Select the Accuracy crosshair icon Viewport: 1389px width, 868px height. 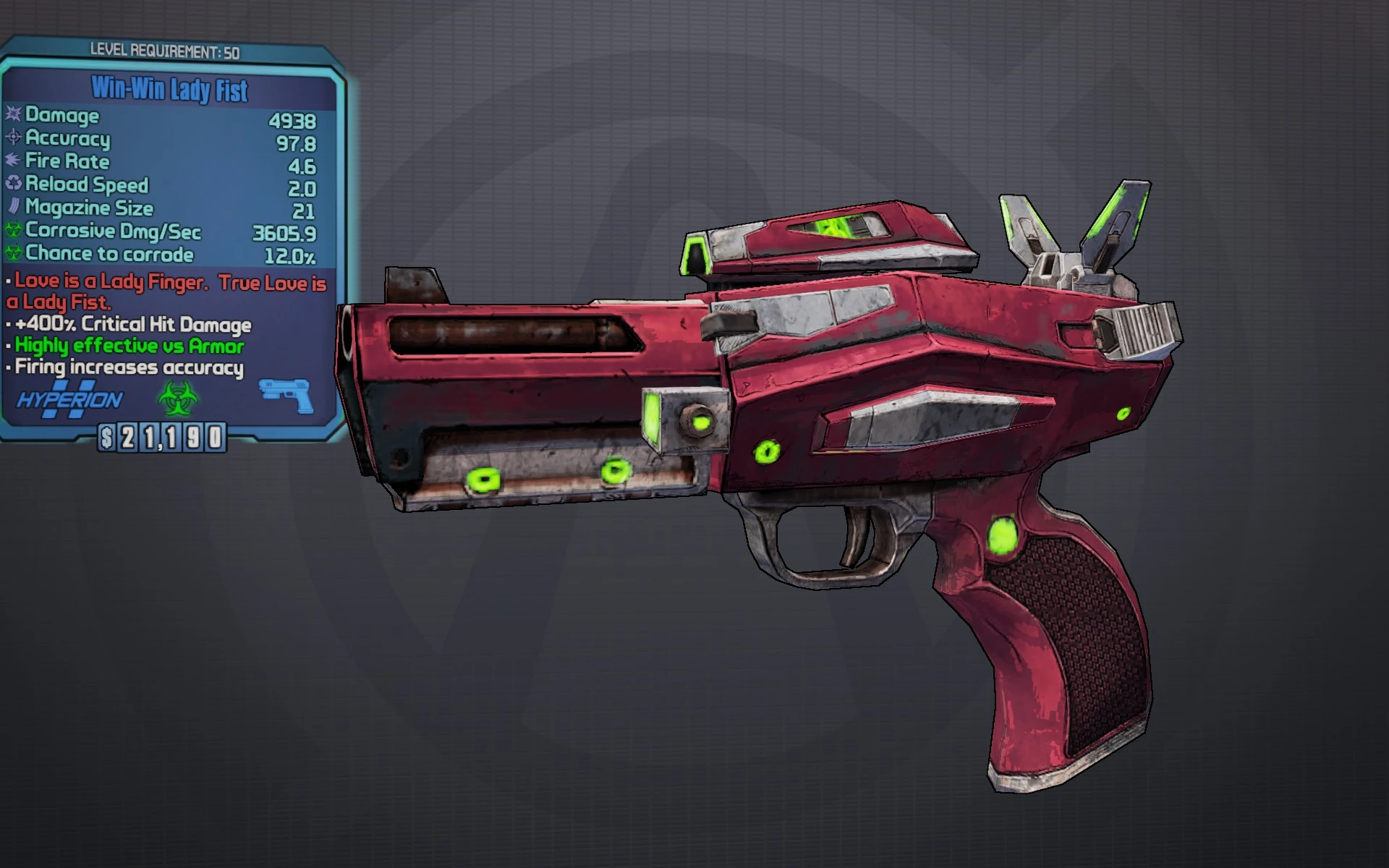pos(15,139)
